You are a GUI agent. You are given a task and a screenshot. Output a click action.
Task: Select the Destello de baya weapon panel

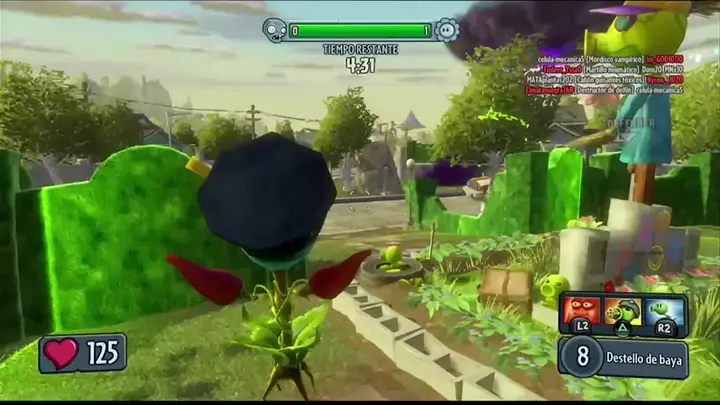point(623,356)
